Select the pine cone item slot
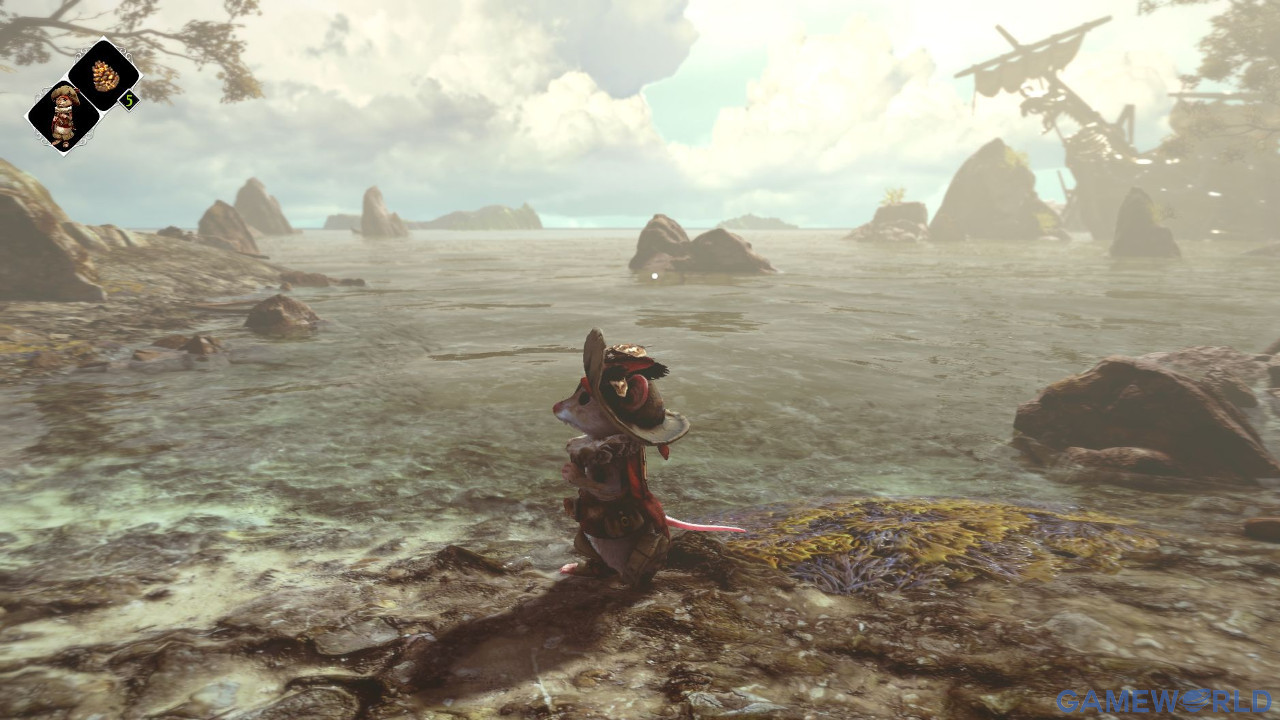The image size is (1280, 720). [104, 75]
